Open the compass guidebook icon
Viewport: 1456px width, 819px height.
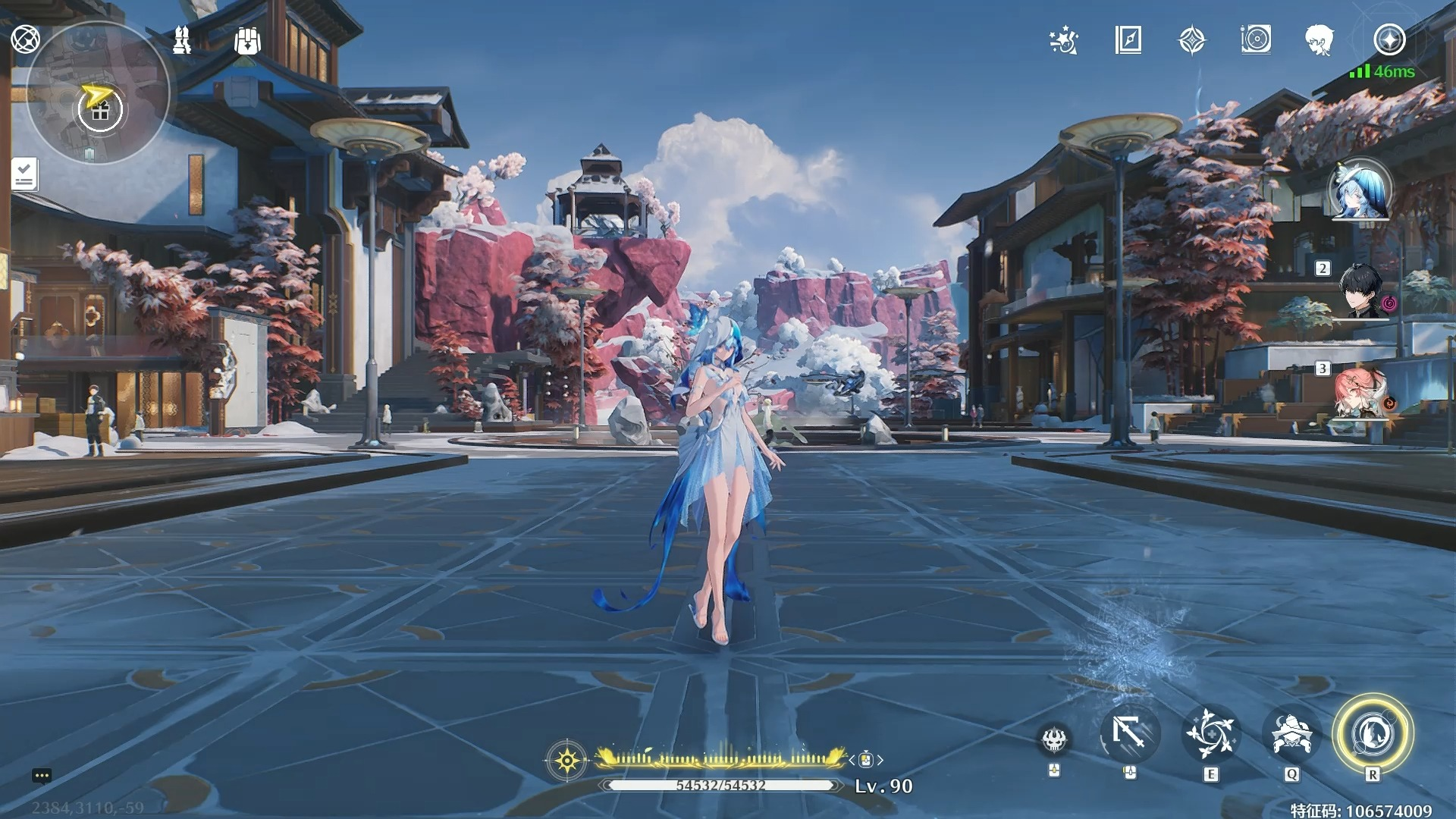1128,40
